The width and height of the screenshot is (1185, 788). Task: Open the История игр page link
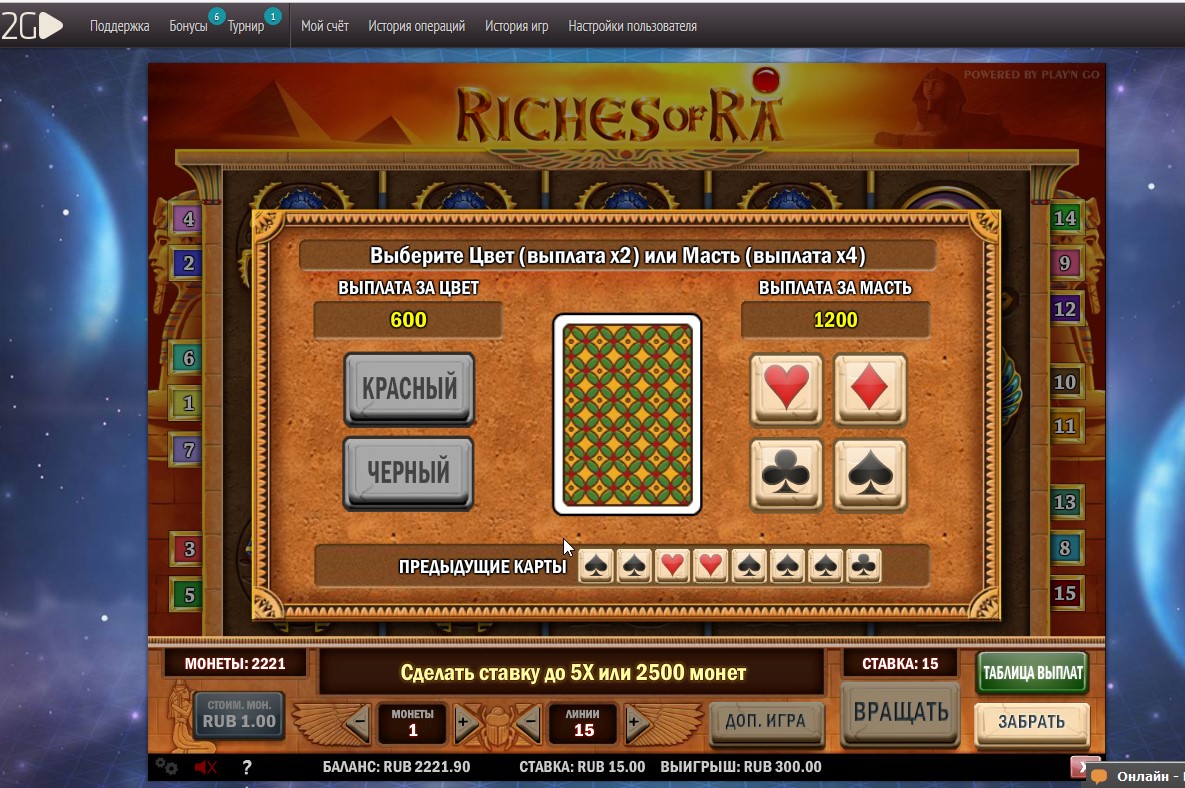coord(516,26)
